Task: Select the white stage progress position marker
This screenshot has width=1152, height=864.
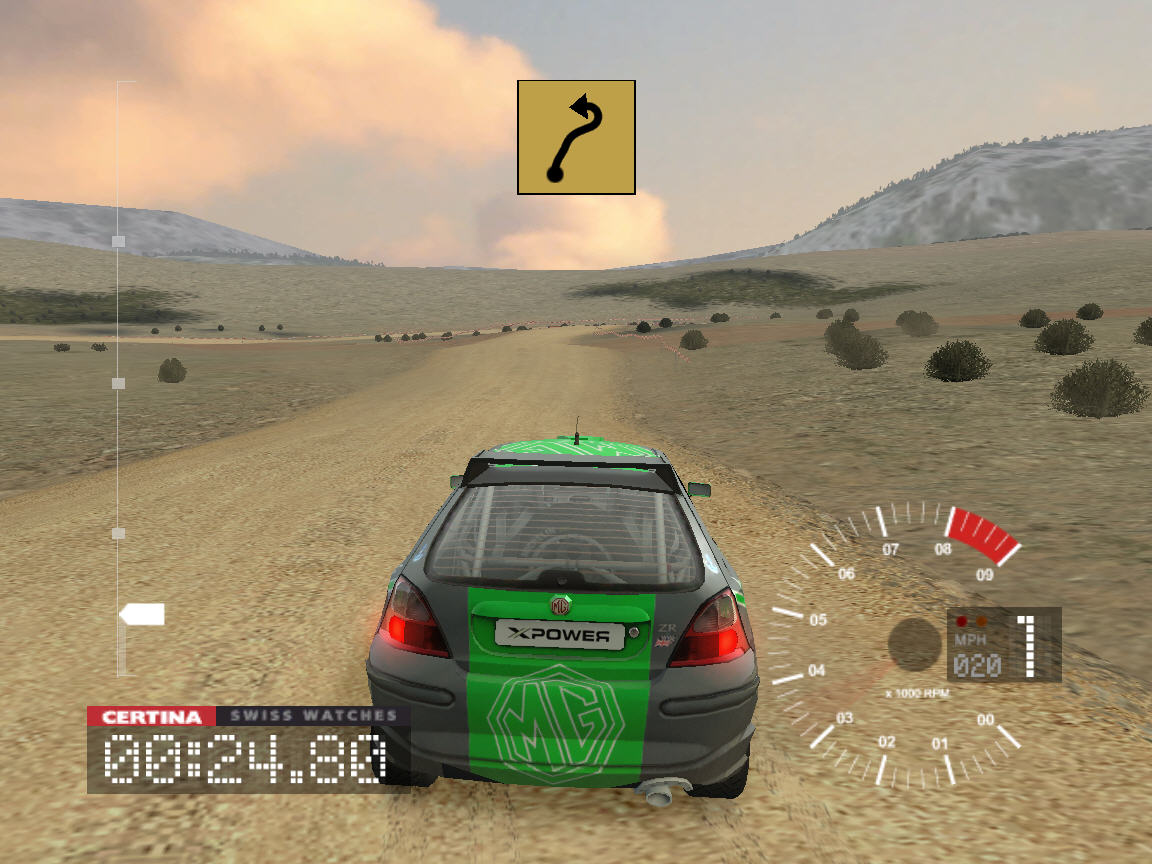Action: 142,614
